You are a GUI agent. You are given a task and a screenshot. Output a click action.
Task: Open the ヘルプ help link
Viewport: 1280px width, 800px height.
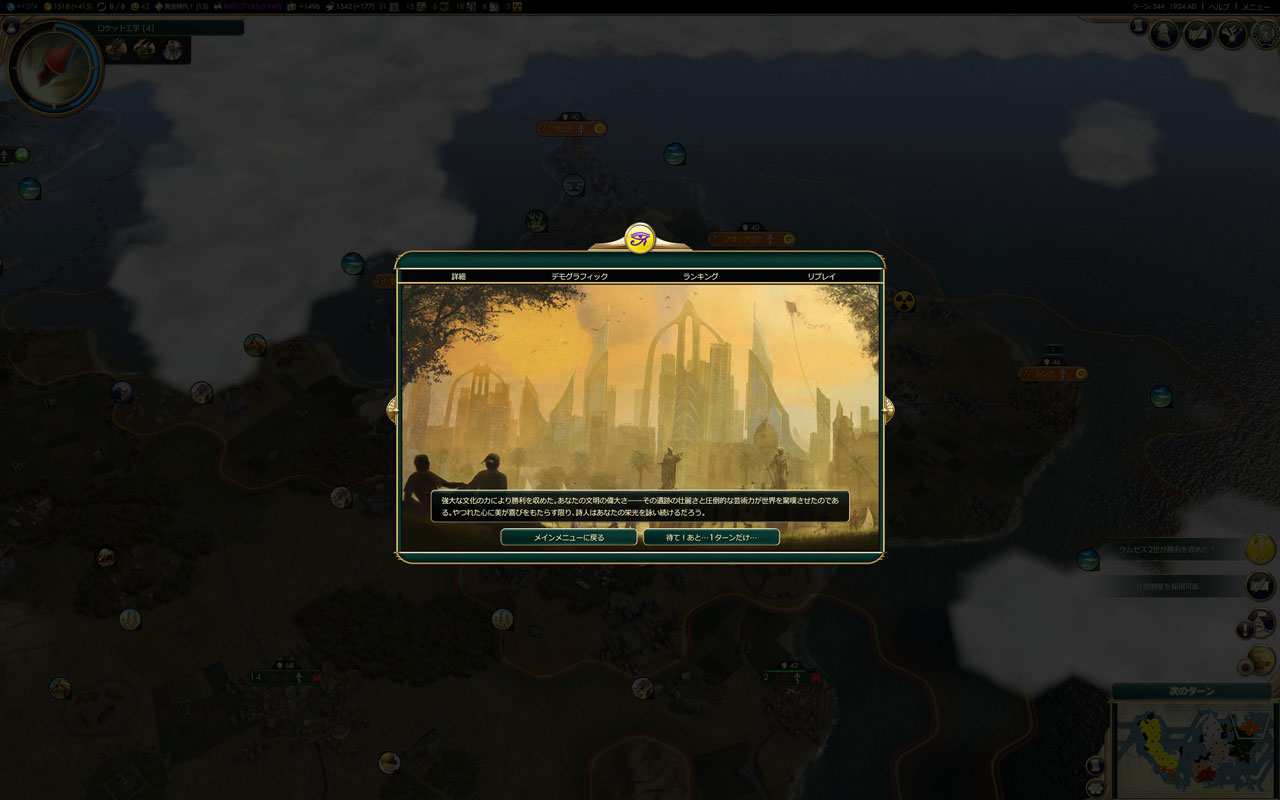(1219, 6)
